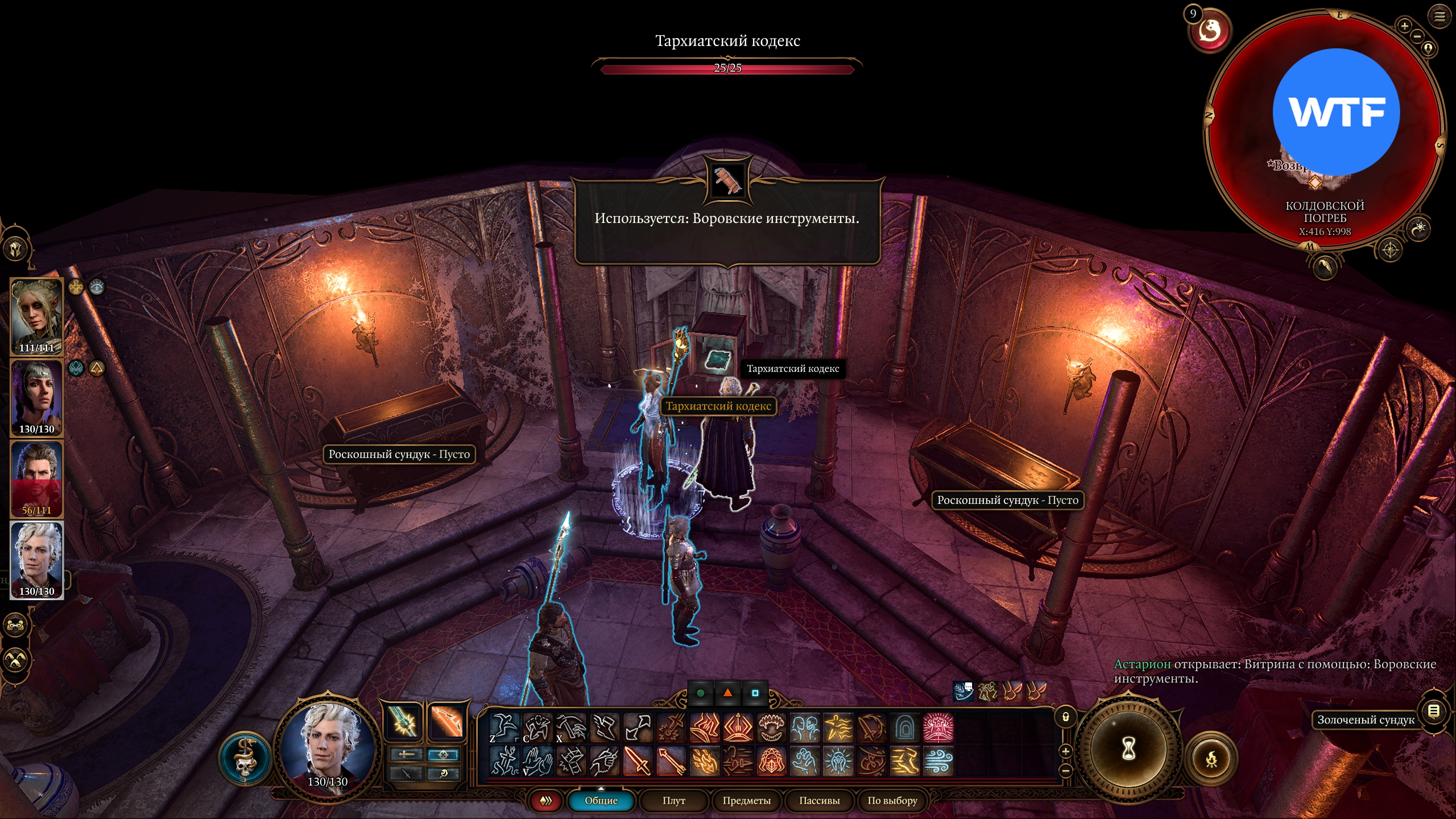
Task: Open the game menu hamburger button
Action: pyautogui.click(x=1439, y=16)
